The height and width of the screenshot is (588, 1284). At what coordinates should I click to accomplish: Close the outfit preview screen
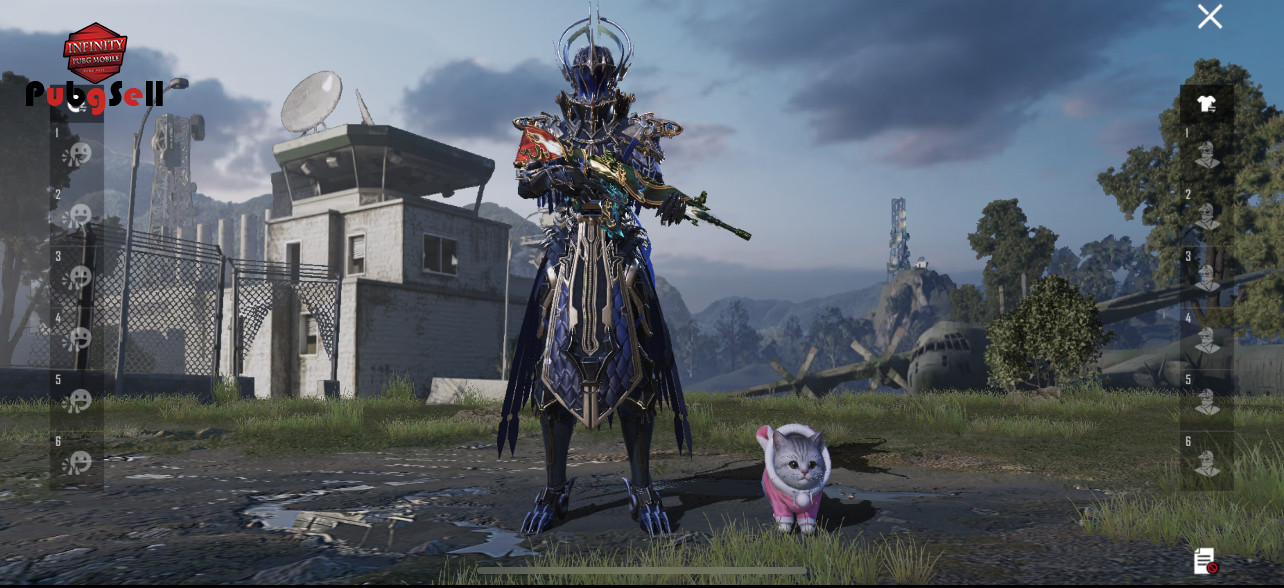tap(1210, 17)
